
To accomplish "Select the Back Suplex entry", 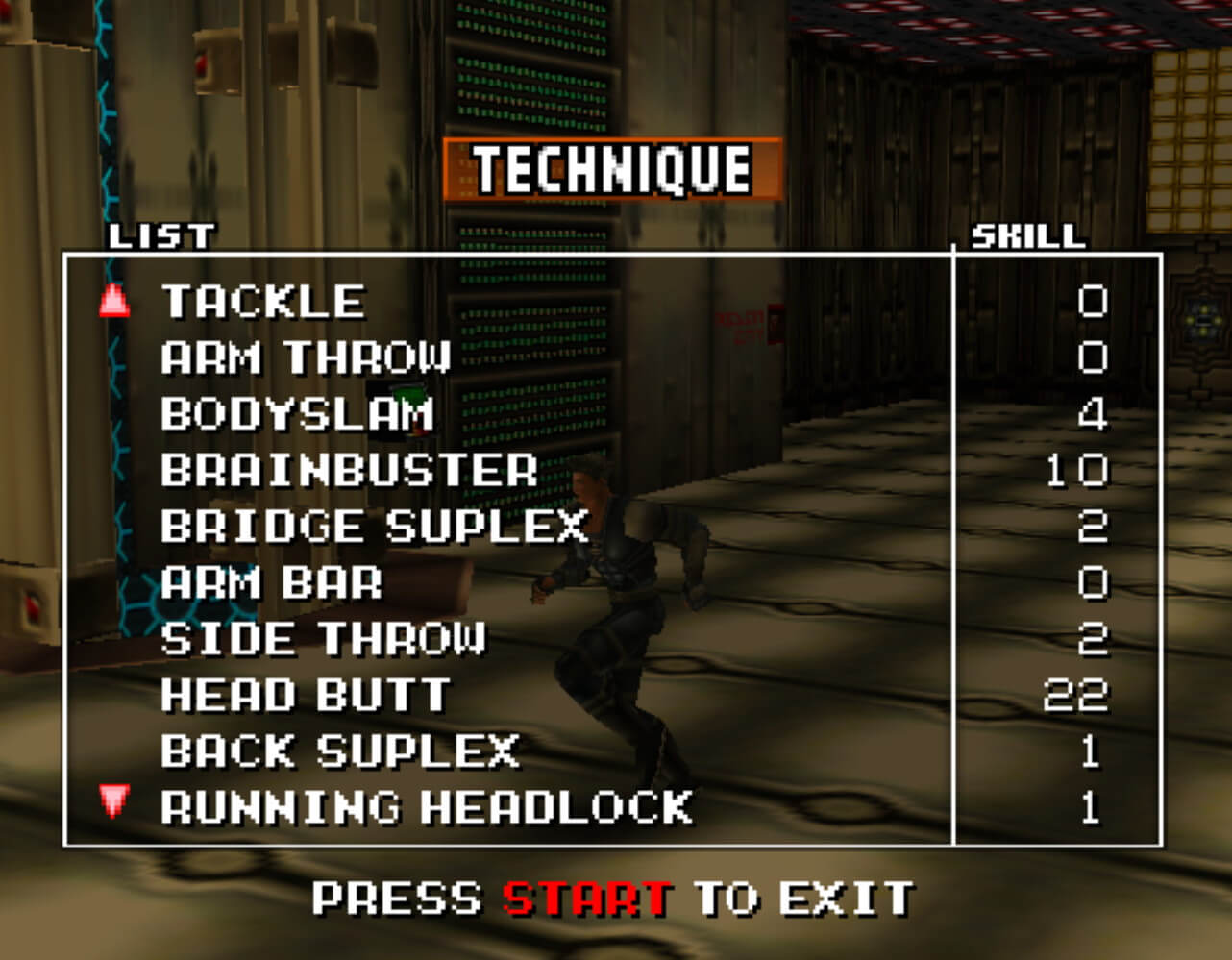I will pos(339,751).
